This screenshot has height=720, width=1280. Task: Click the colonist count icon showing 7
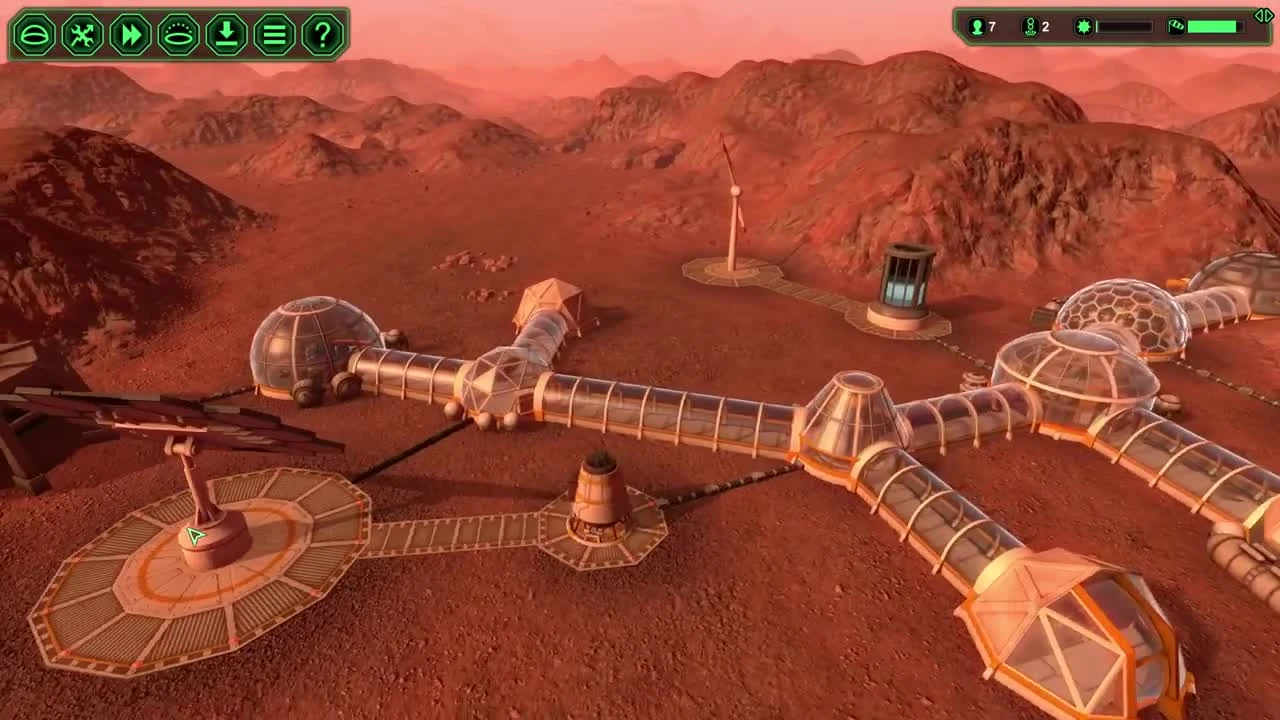tap(975, 27)
